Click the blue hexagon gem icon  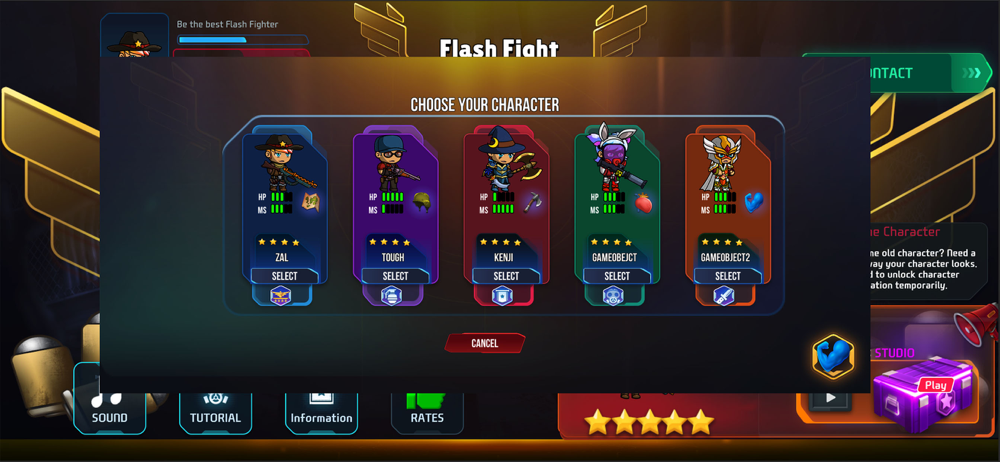pyautogui.click(x=832, y=356)
